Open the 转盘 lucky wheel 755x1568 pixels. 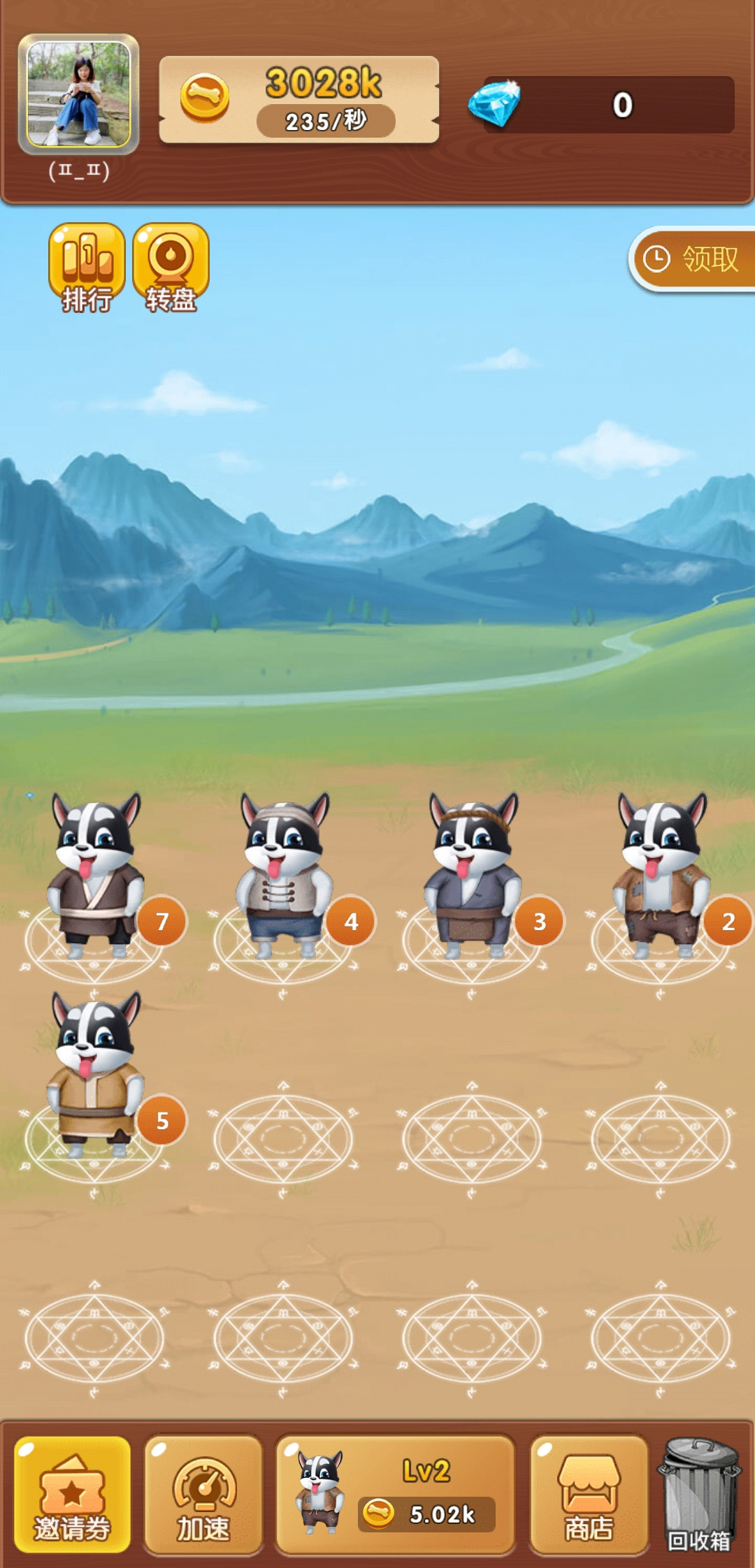pos(171,268)
